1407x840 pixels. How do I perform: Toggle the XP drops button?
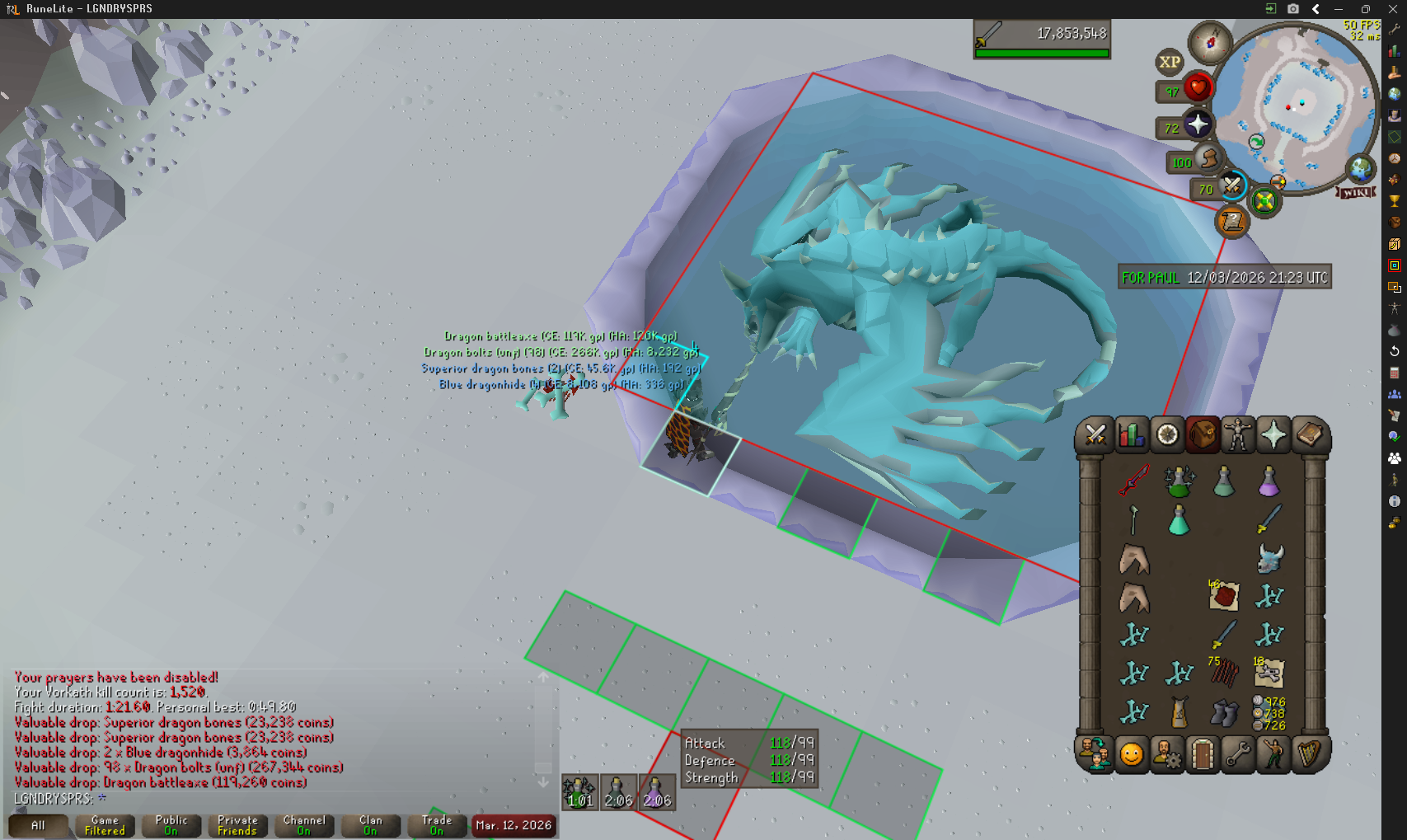coord(1170,62)
